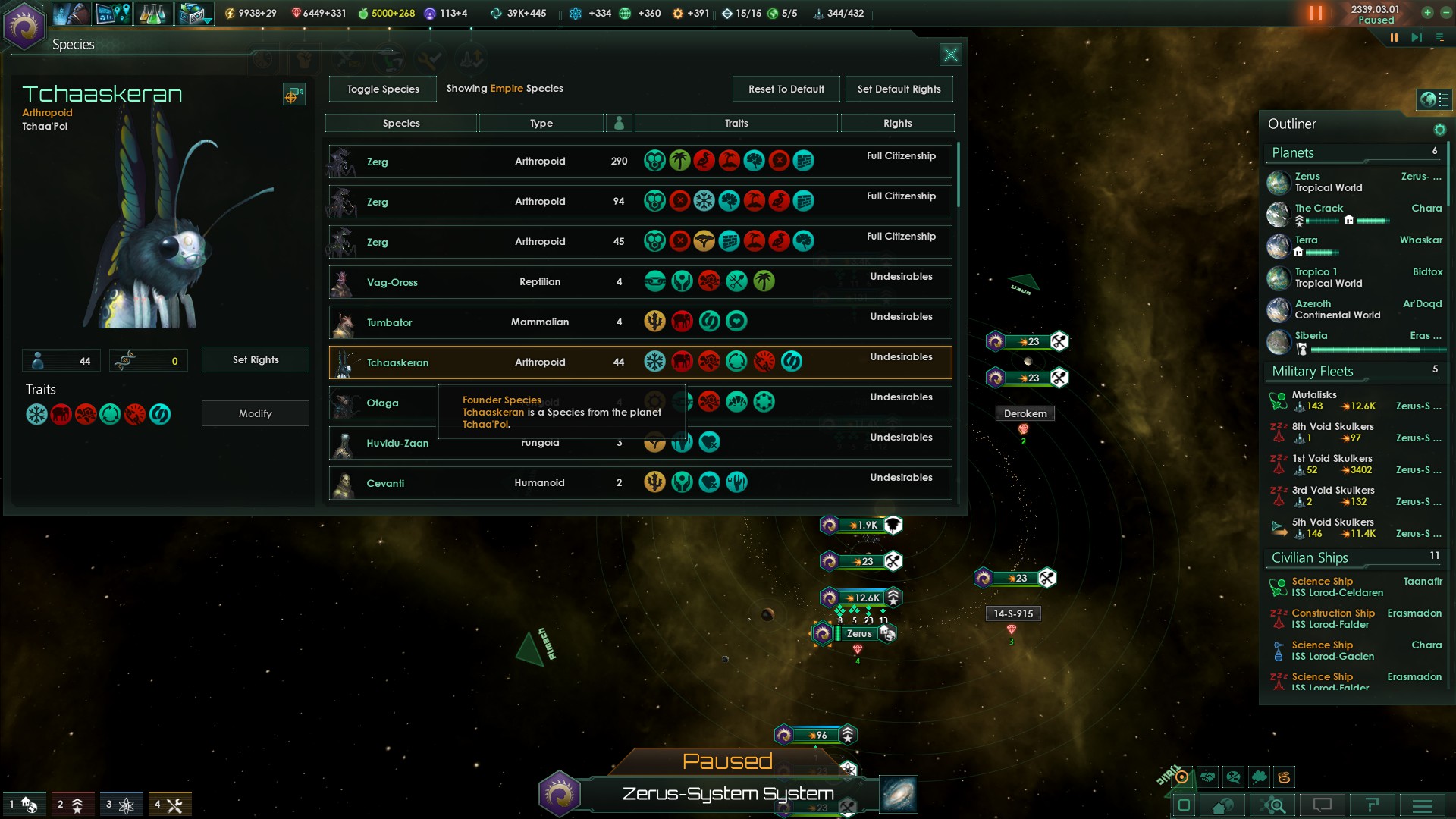Click the Outliner settings gear icon
Viewport: 1456px width, 819px height.
tap(1439, 129)
